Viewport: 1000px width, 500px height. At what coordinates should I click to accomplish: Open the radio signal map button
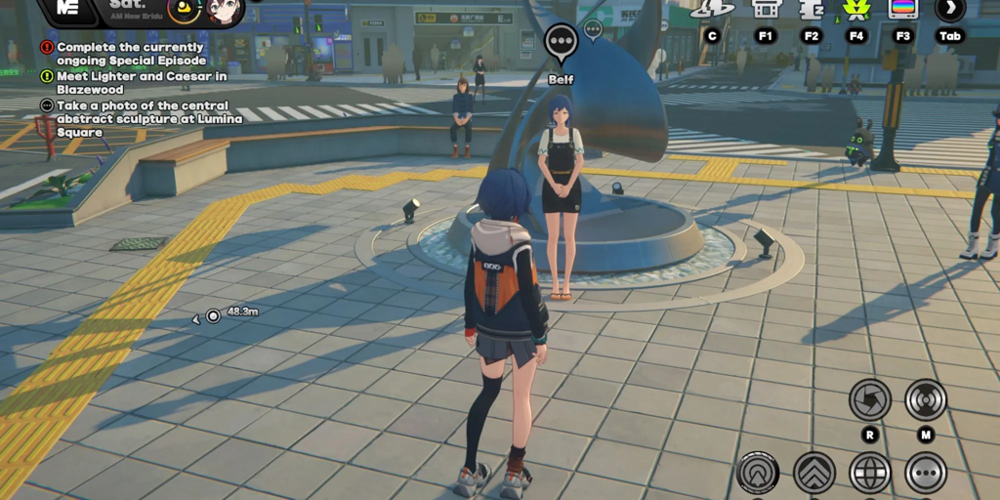pos(925,400)
